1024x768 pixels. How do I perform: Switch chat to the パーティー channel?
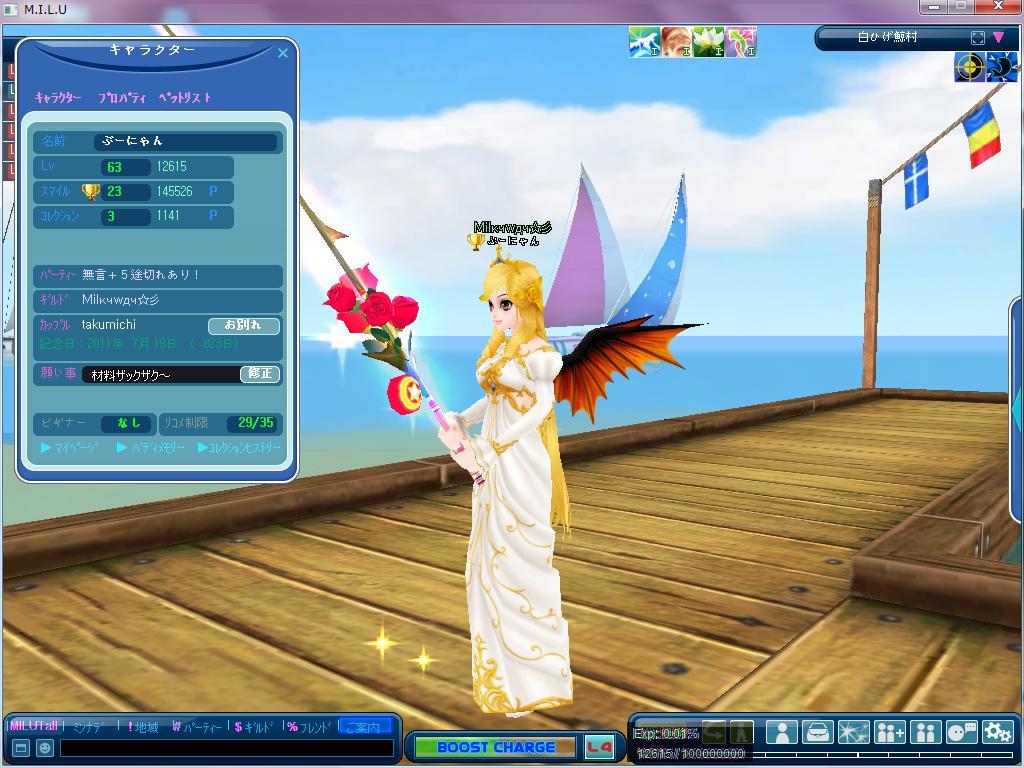(x=198, y=727)
